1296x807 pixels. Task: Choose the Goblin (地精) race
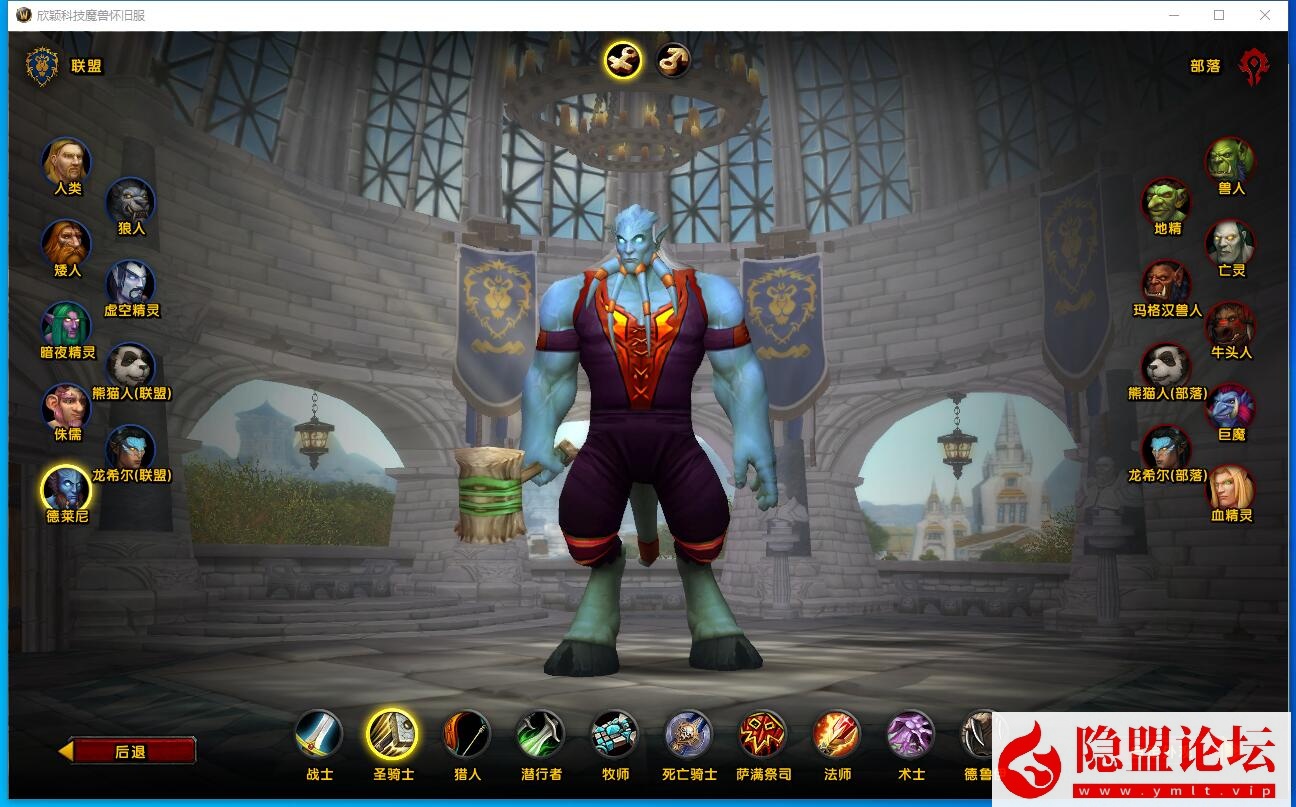click(x=1167, y=203)
